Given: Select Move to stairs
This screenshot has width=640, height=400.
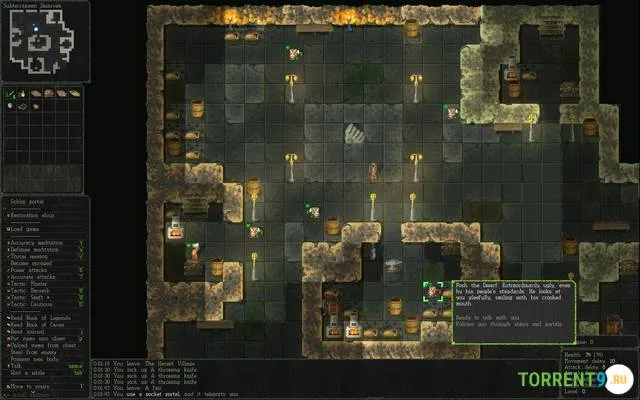Looking at the screenshot, I should coord(29,385).
